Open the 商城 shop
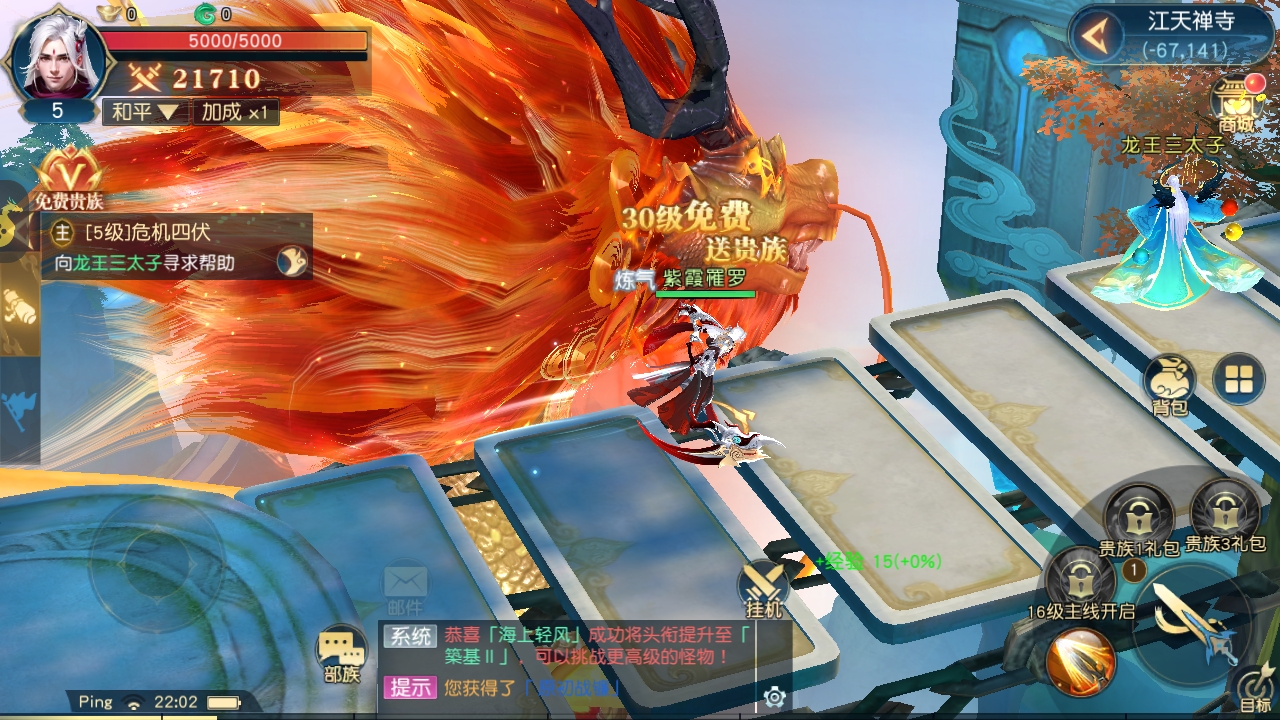The width and height of the screenshot is (1280, 720). [x=1237, y=103]
